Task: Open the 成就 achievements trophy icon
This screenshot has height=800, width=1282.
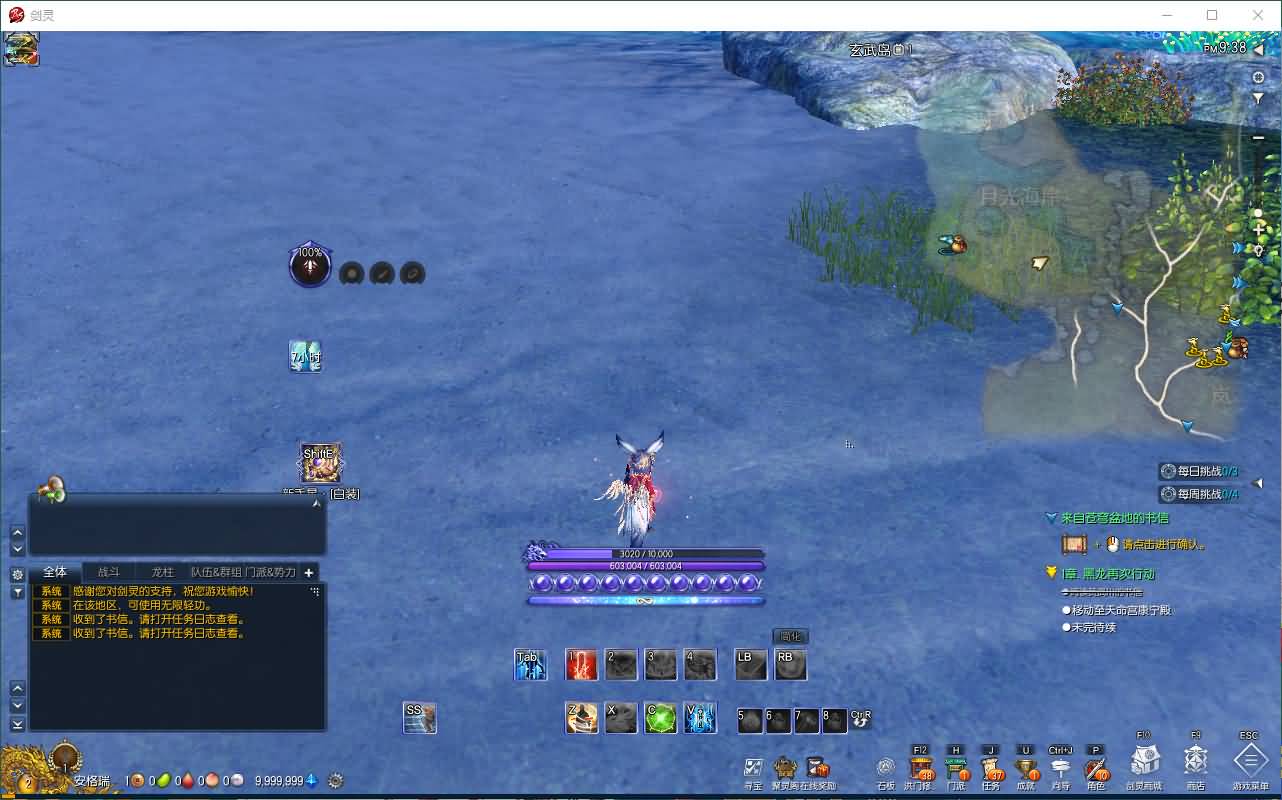Action: tap(1026, 768)
